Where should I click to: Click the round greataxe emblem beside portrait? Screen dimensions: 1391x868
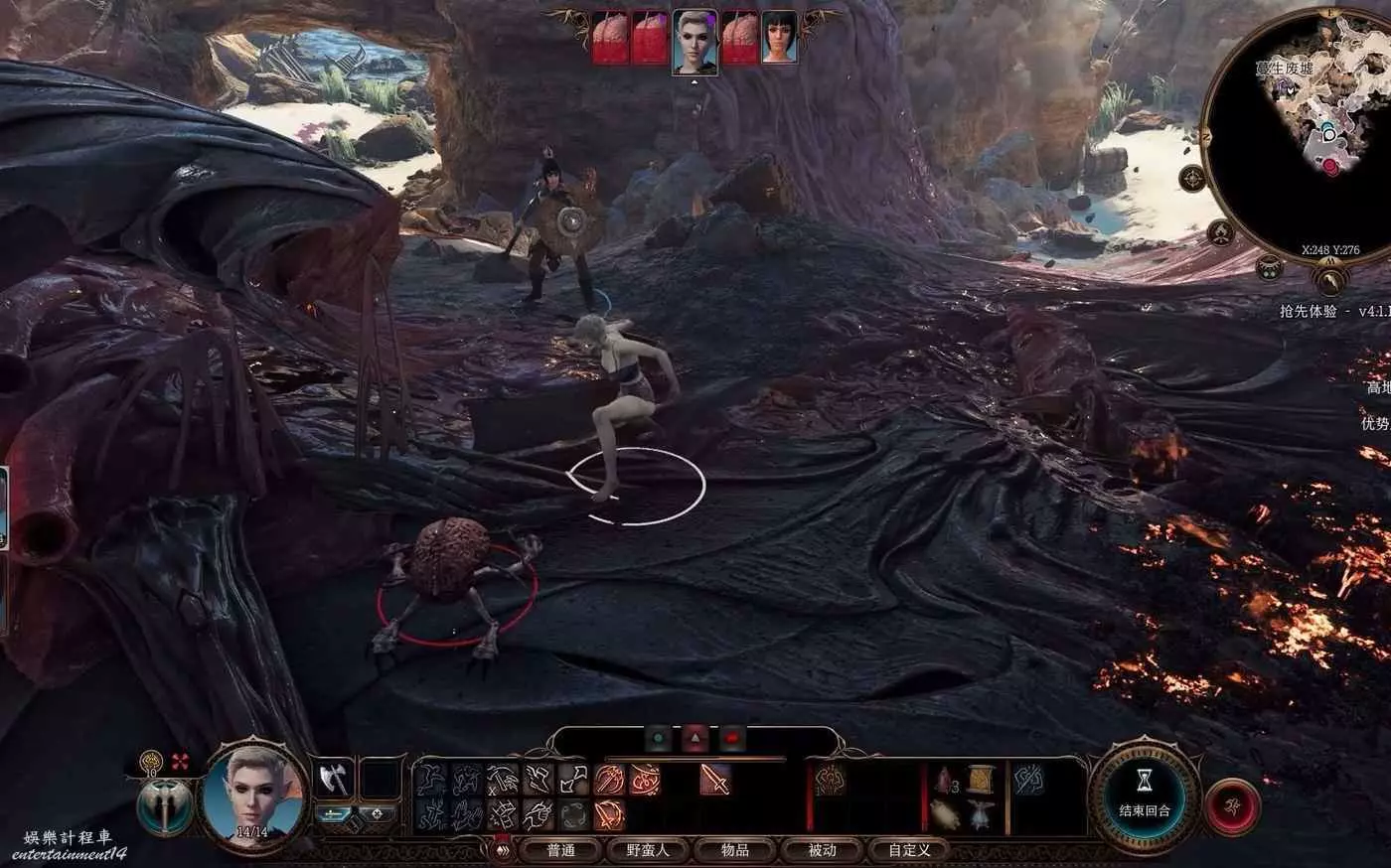(165, 805)
